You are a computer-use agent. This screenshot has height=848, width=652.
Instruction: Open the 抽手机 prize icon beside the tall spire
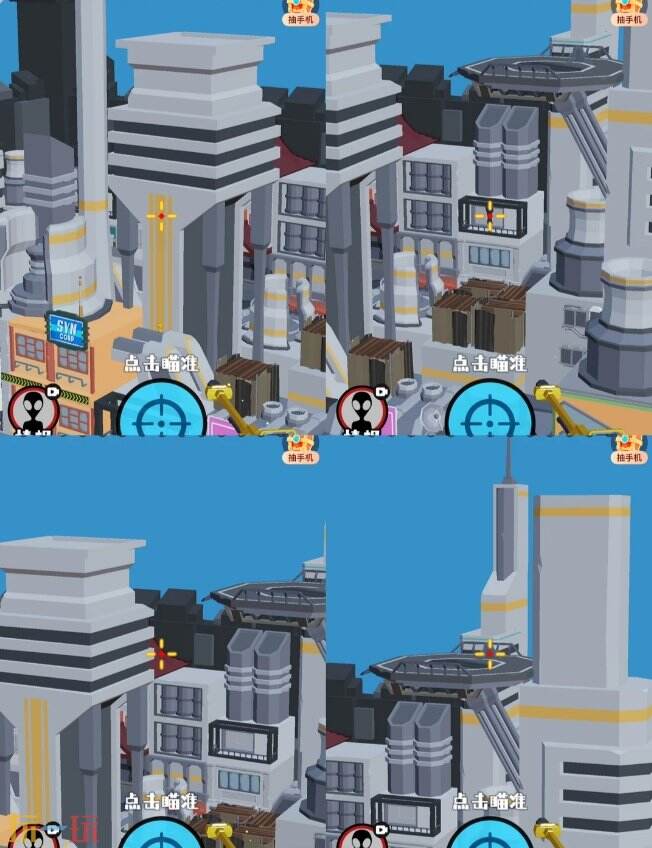click(x=629, y=447)
